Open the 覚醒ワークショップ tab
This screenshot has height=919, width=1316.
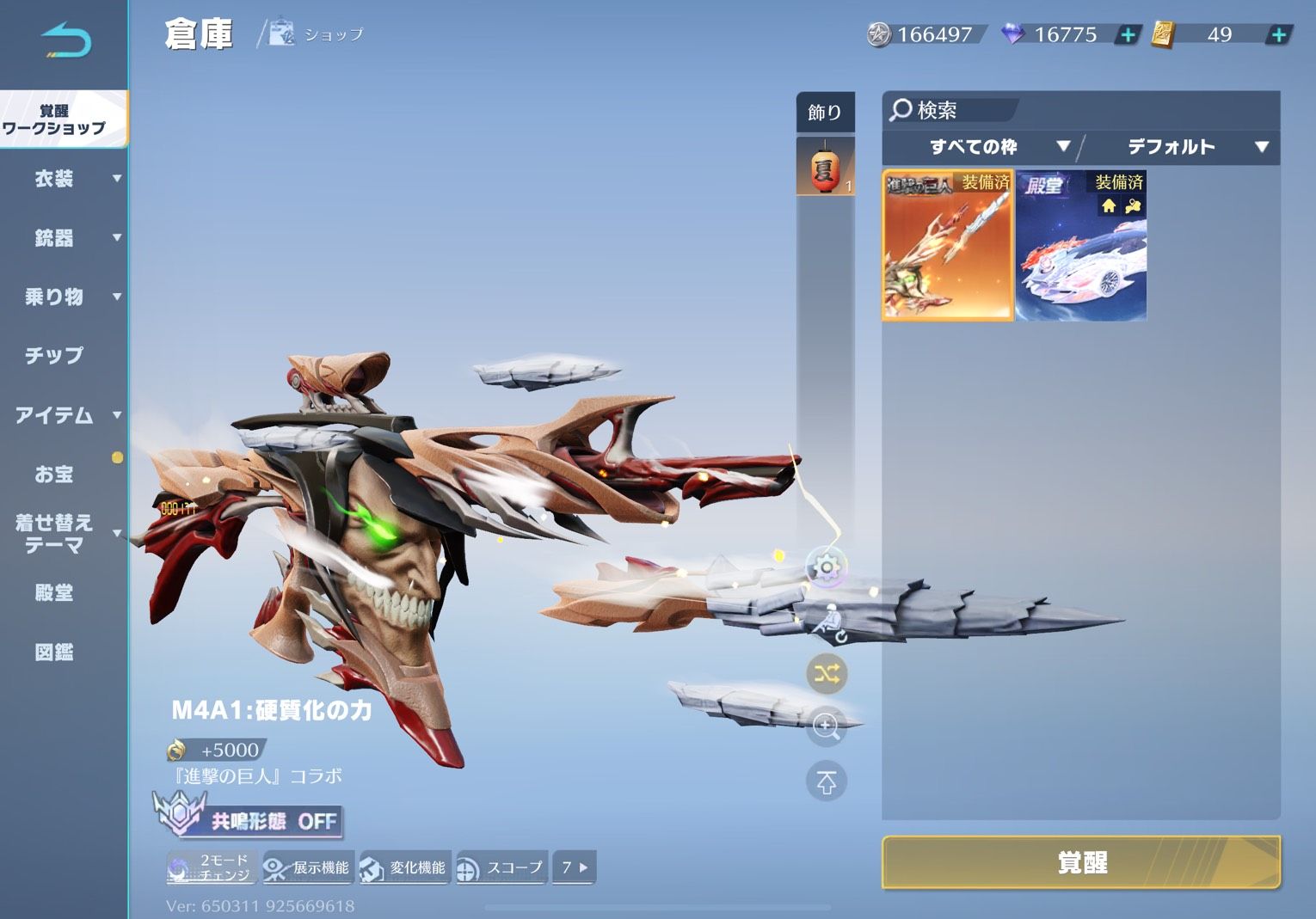click(x=55, y=119)
